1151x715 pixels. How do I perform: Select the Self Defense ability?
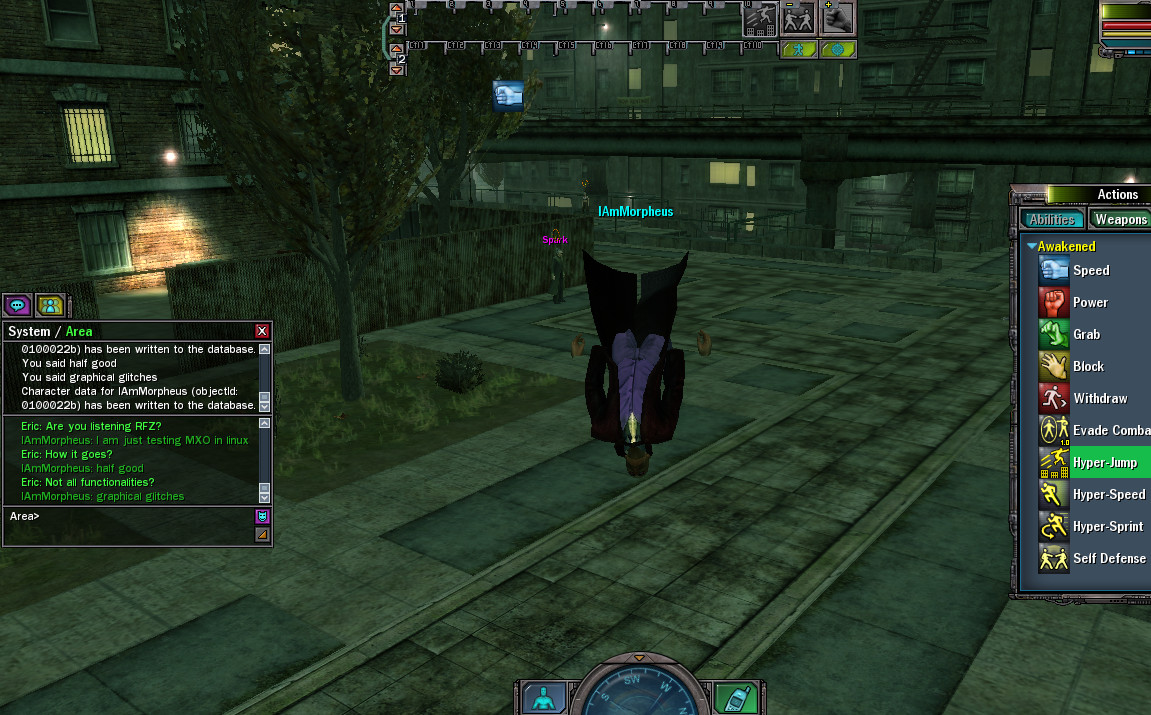pos(1109,558)
